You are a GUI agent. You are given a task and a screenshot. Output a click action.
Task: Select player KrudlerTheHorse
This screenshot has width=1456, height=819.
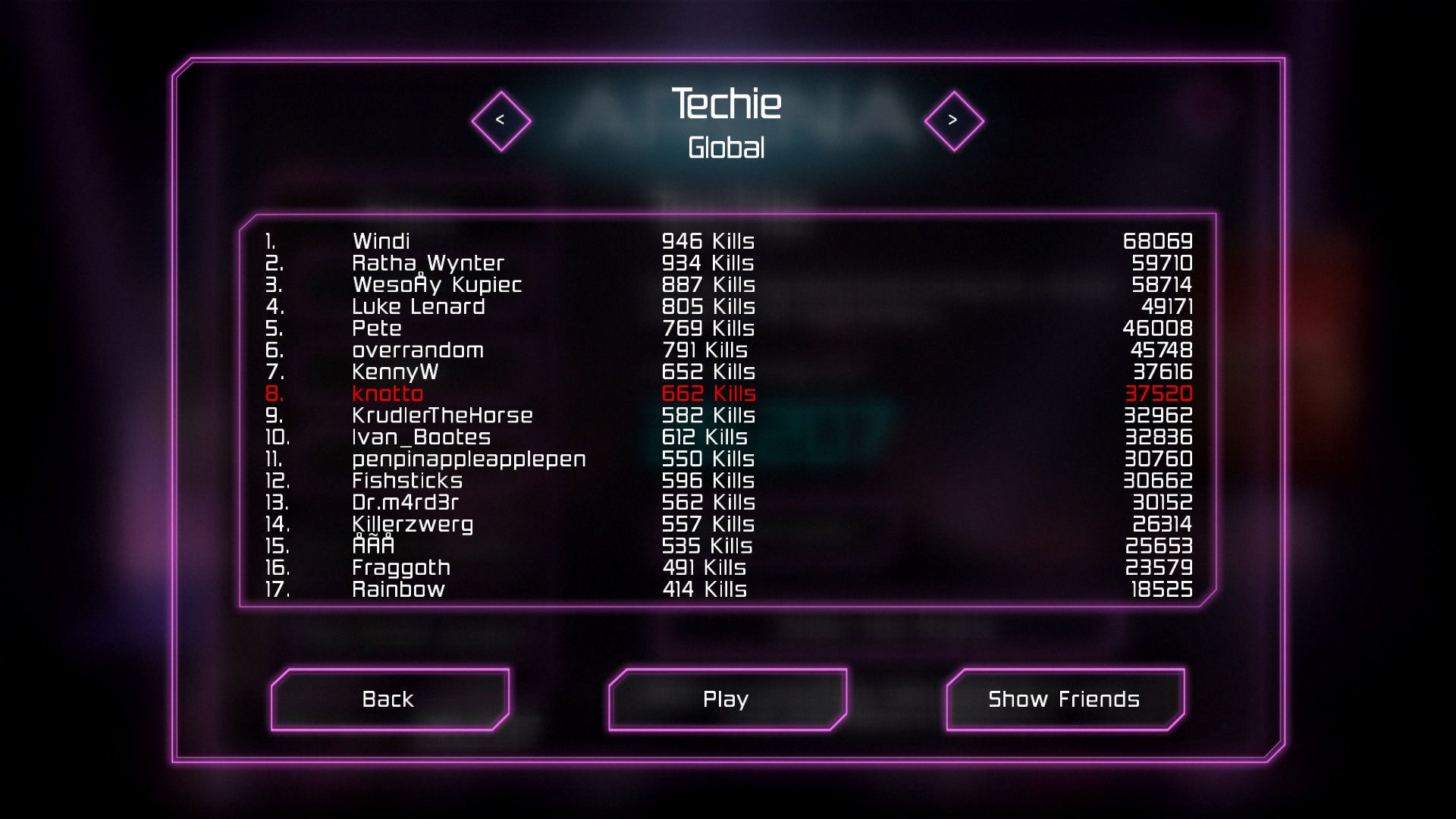[442, 416]
